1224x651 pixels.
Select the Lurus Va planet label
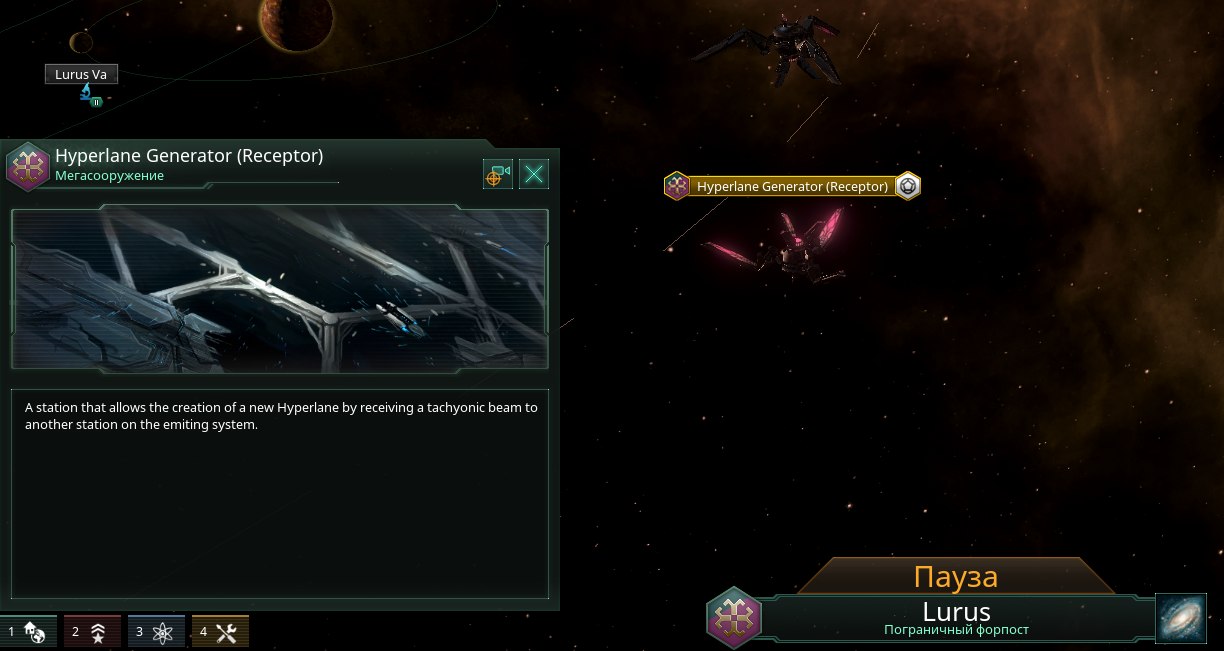coord(81,74)
